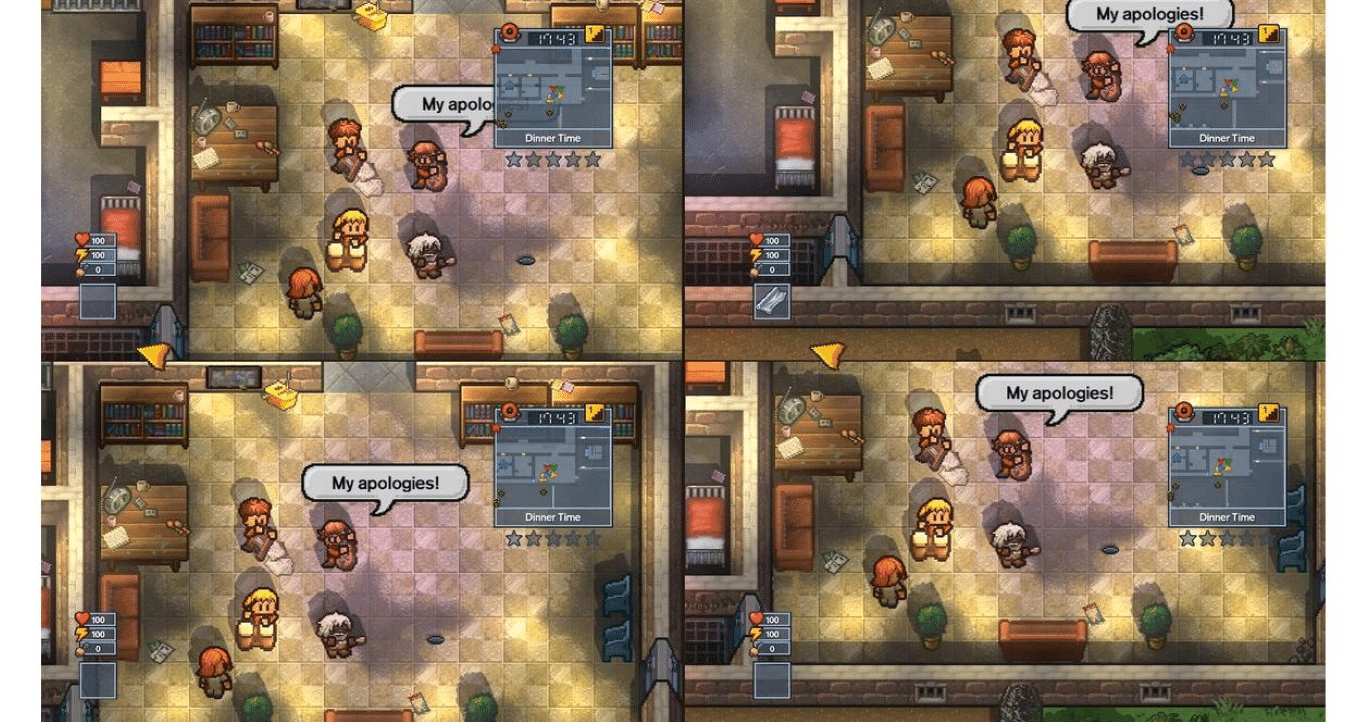Click the key icon on the bottom-left panel's minimap

(594, 412)
